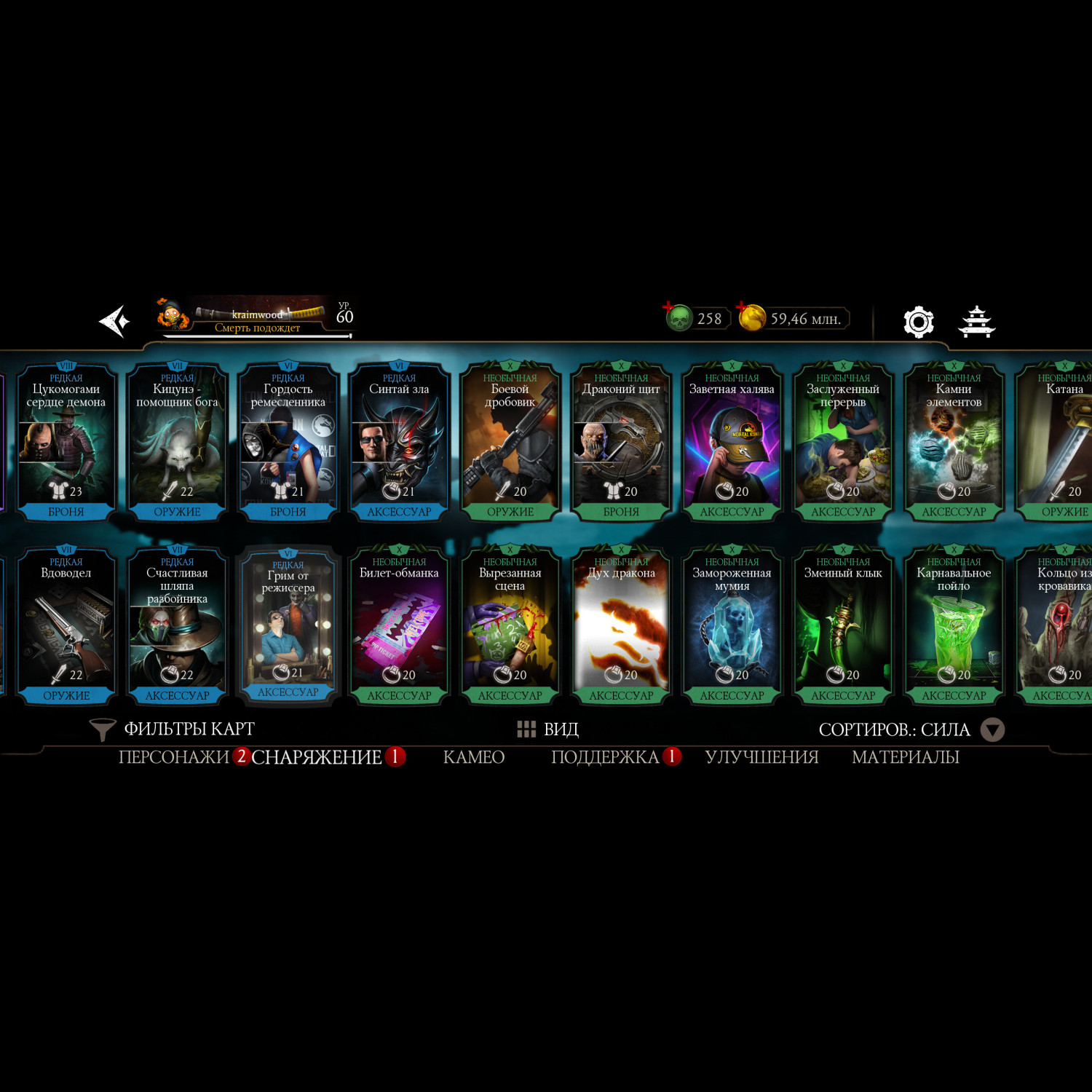The image size is (1092, 1092).
Task: Open the settings gear icon
Action: (918, 321)
